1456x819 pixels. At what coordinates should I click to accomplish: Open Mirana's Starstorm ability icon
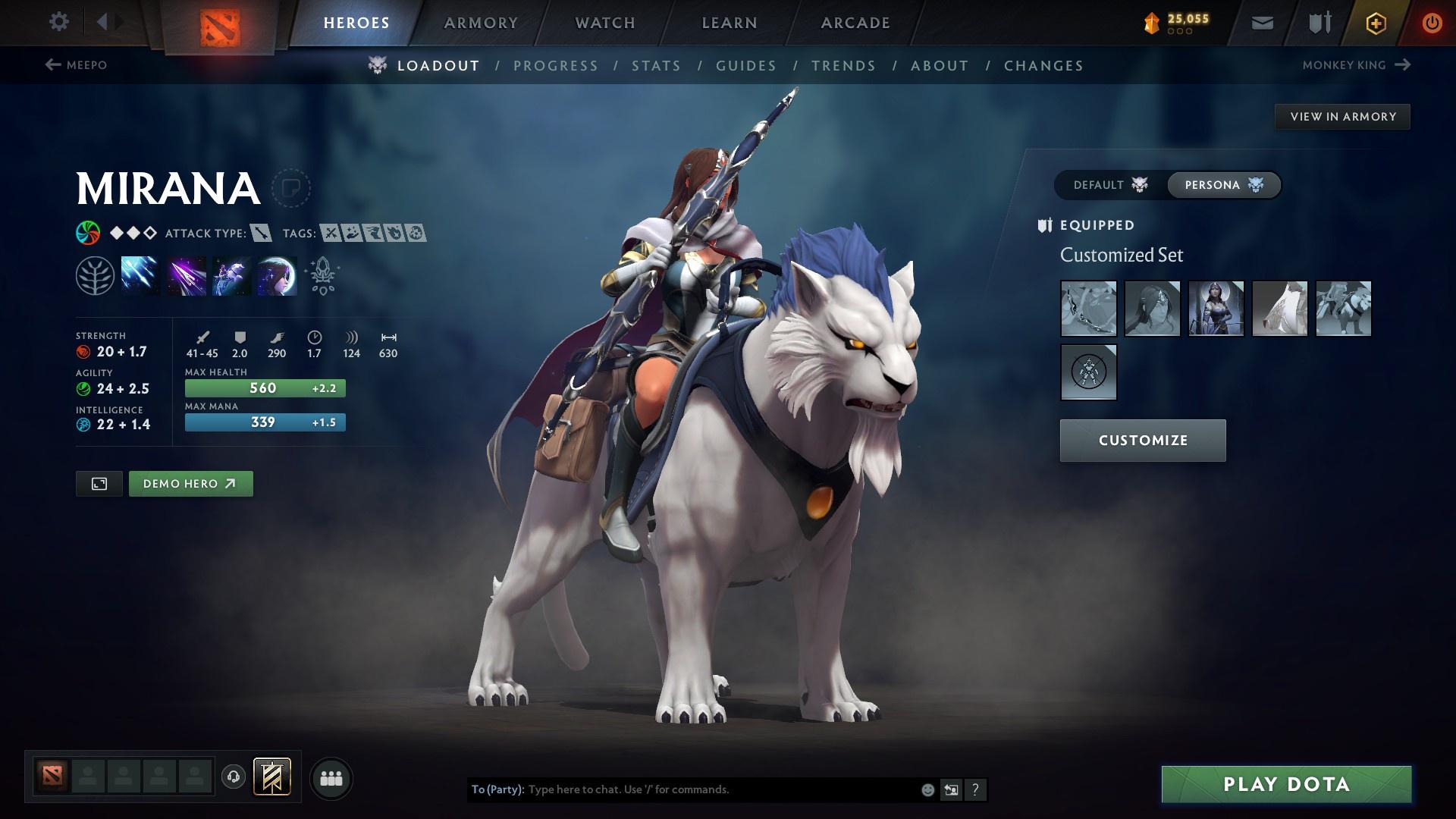(138, 275)
